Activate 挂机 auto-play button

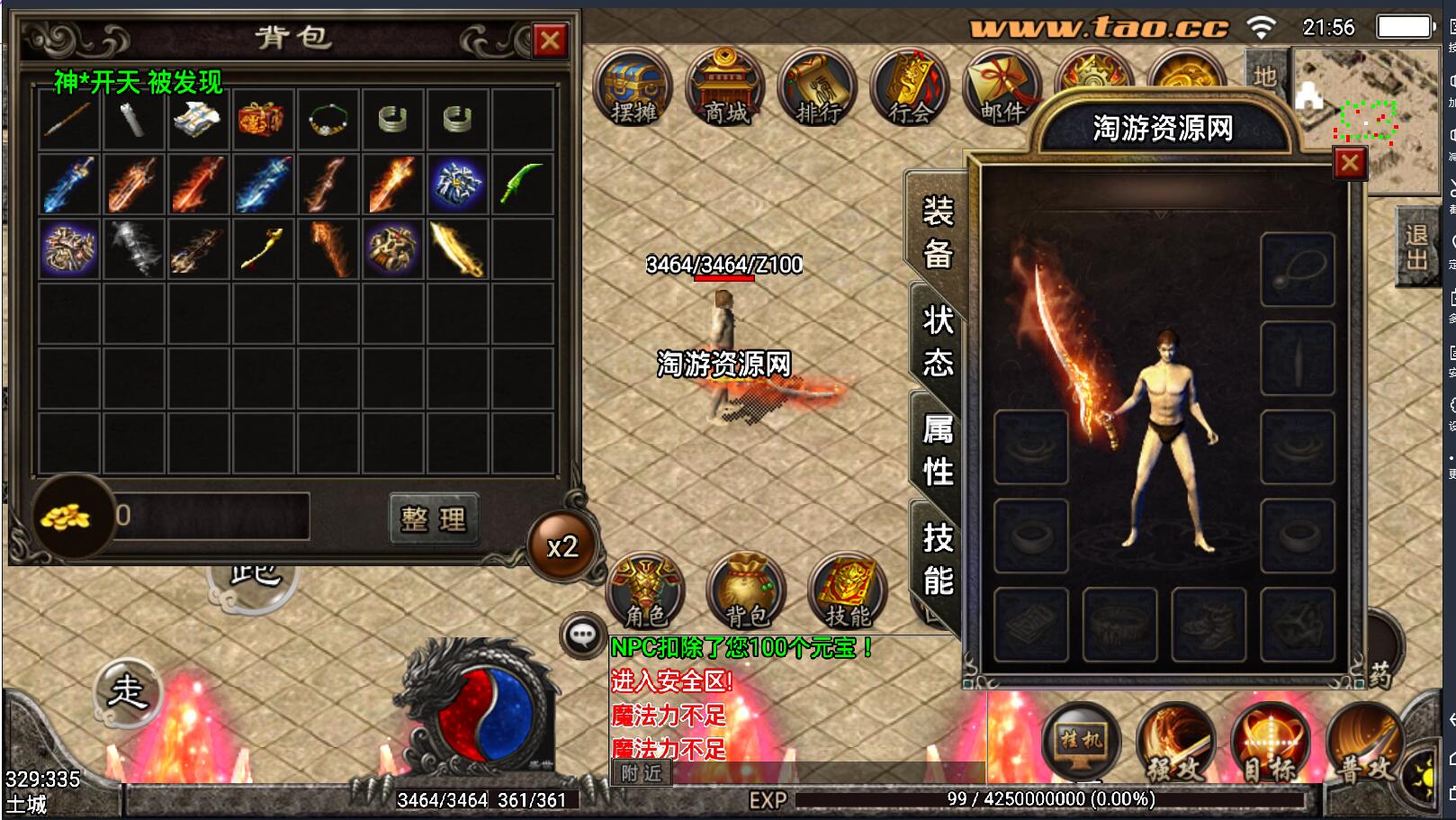tap(1081, 743)
